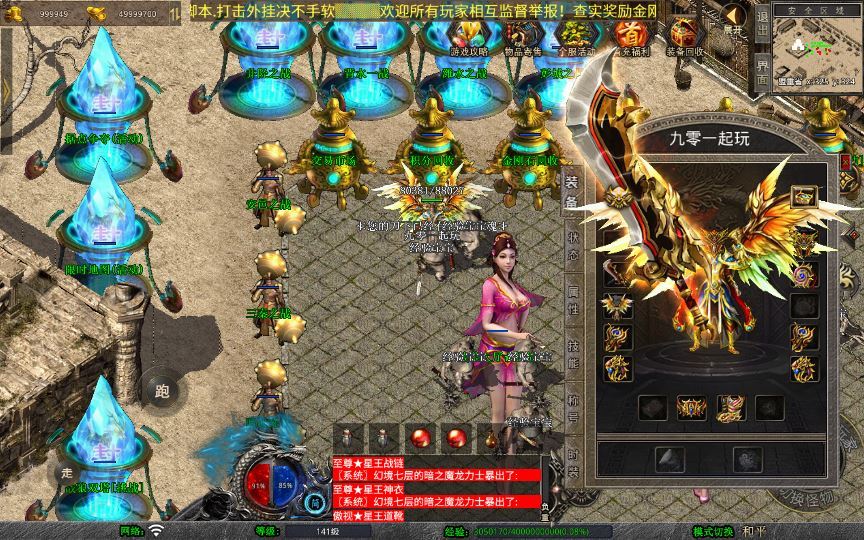864x540 pixels.
Task: Open the 装备回收 equipment recycle chest
Action: pos(683,36)
